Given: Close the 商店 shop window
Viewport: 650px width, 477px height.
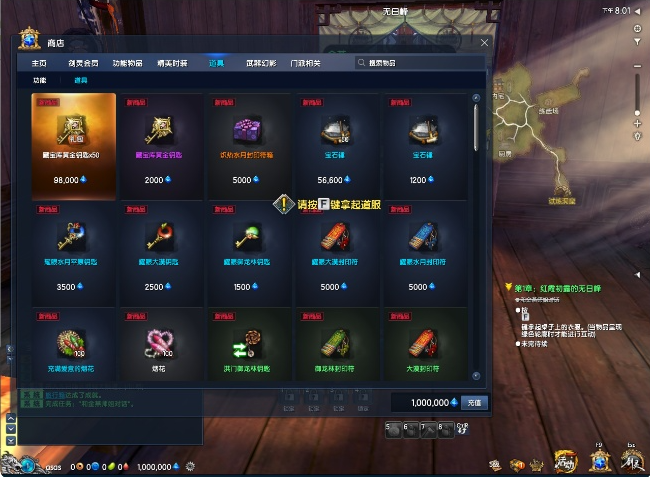Looking at the screenshot, I should tap(485, 43).
